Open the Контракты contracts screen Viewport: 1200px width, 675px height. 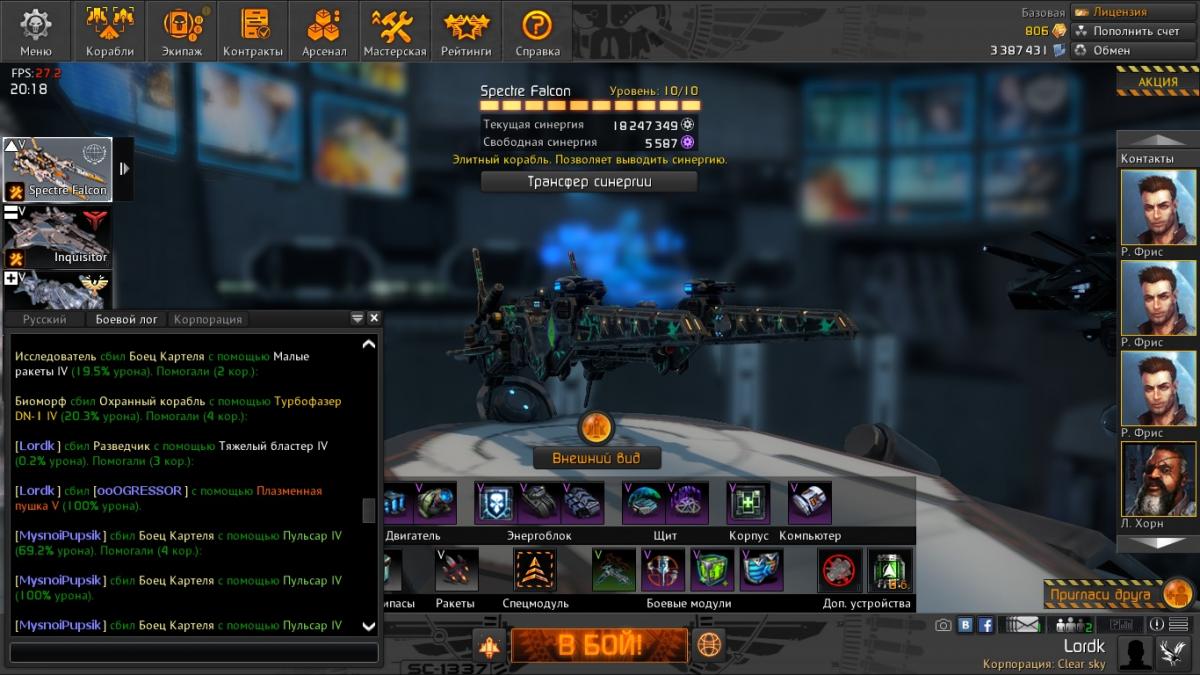pyautogui.click(x=253, y=31)
